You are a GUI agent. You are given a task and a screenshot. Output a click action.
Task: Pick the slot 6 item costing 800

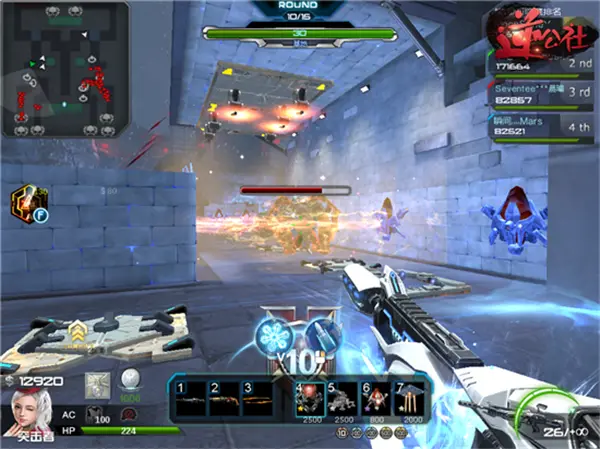376,397
